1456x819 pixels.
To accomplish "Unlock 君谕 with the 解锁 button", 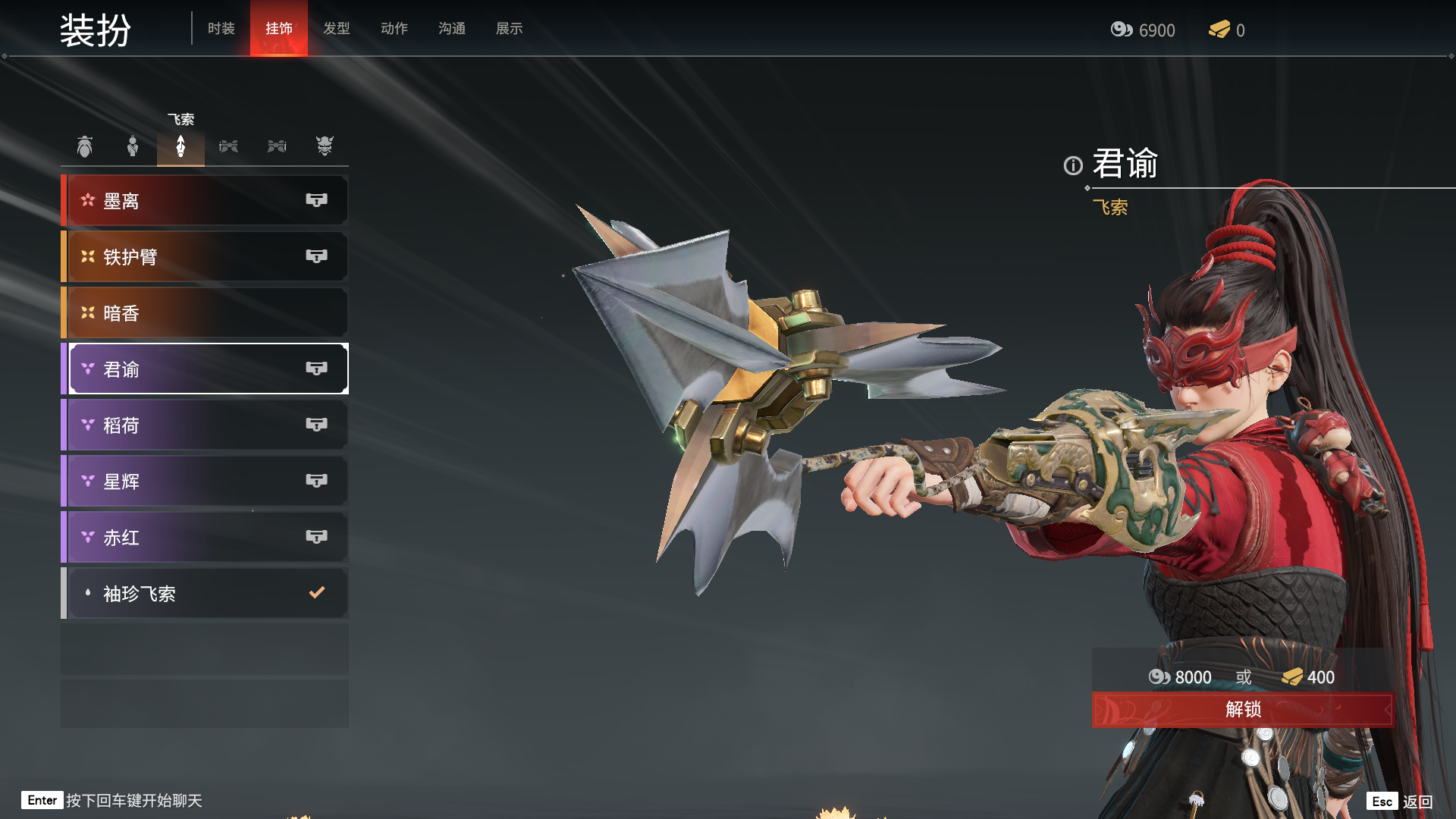I will [1242, 710].
